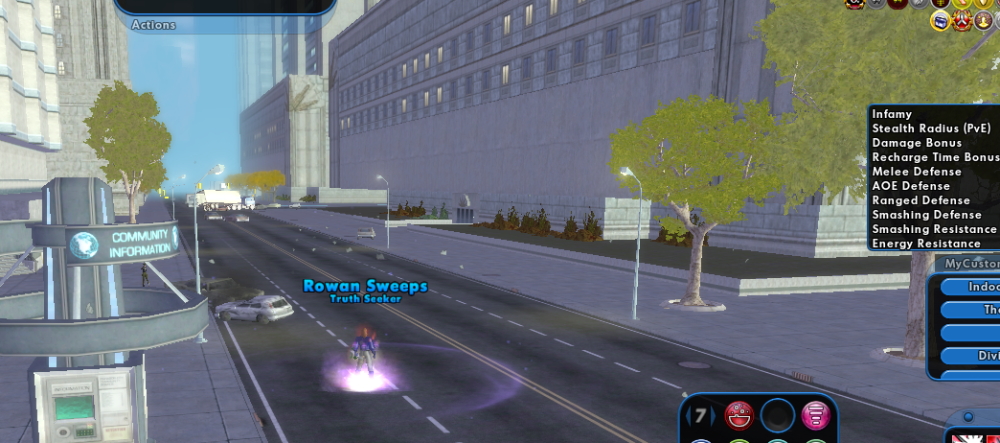Select the empty dark circular power slot
This screenshot has height=443, width=1000.
coord(776,414)
